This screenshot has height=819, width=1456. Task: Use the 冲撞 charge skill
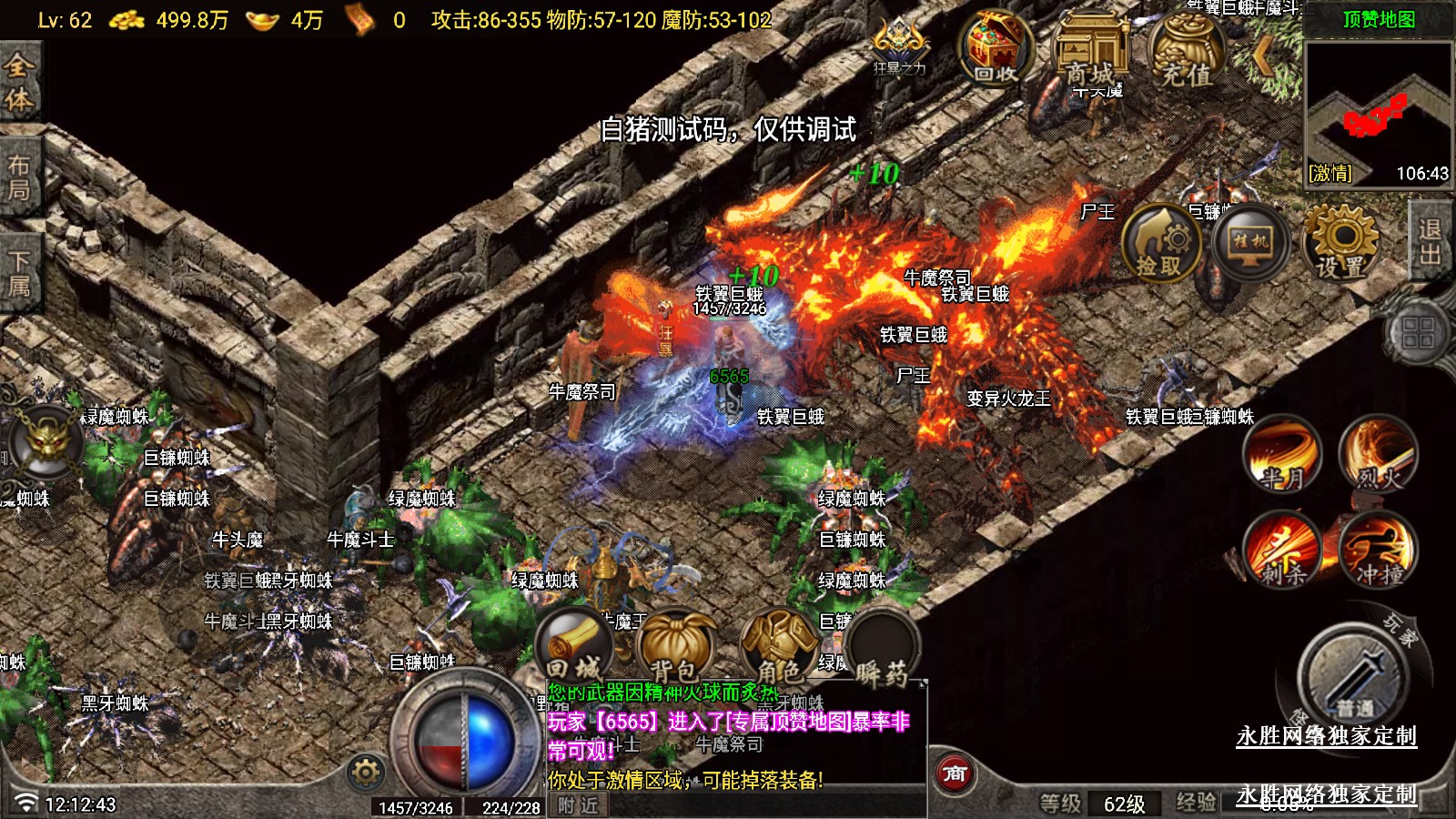pyautogui.click(x=1377, y=550)
